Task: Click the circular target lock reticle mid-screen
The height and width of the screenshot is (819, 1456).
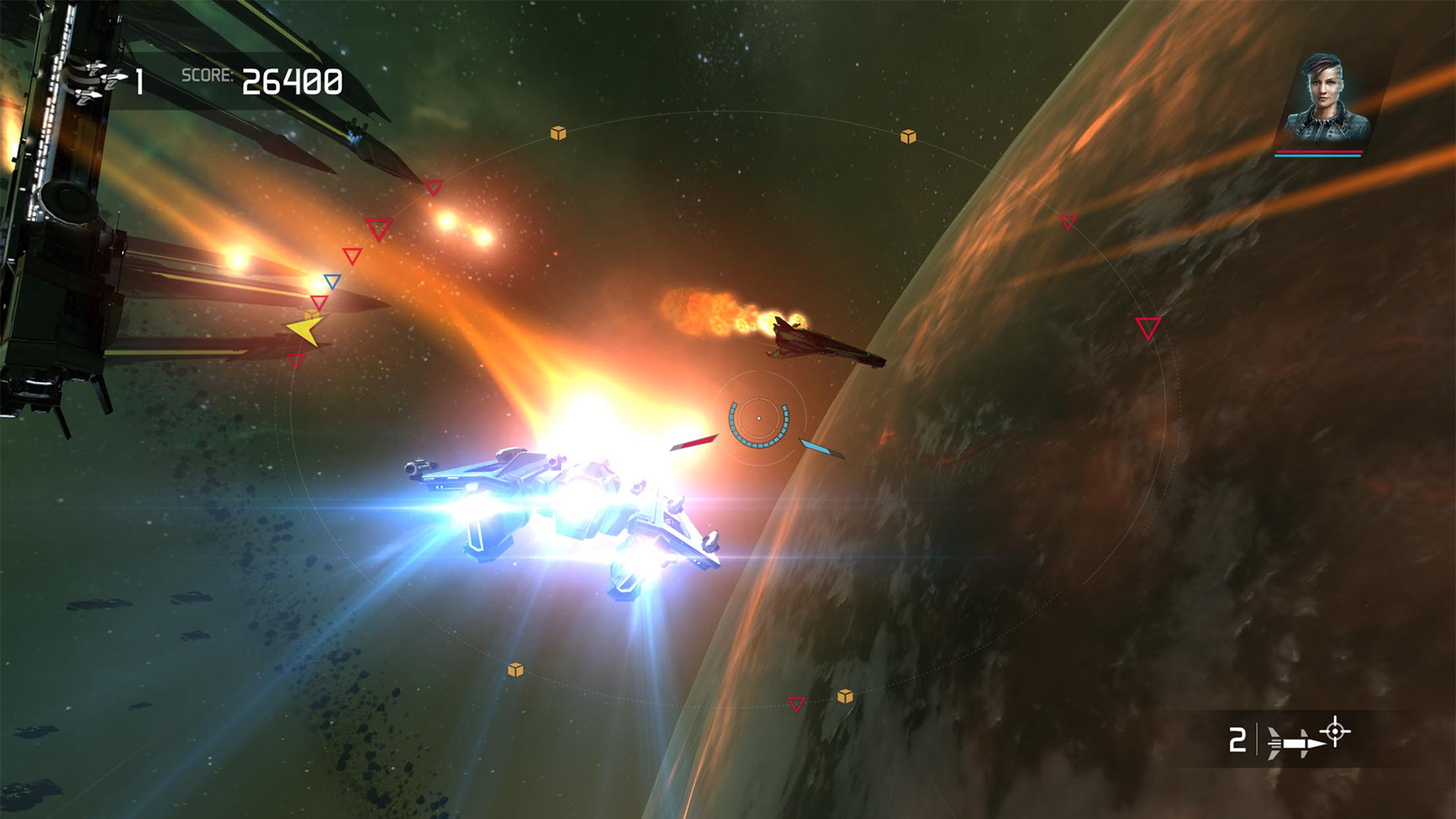Action: pos(758,419)
